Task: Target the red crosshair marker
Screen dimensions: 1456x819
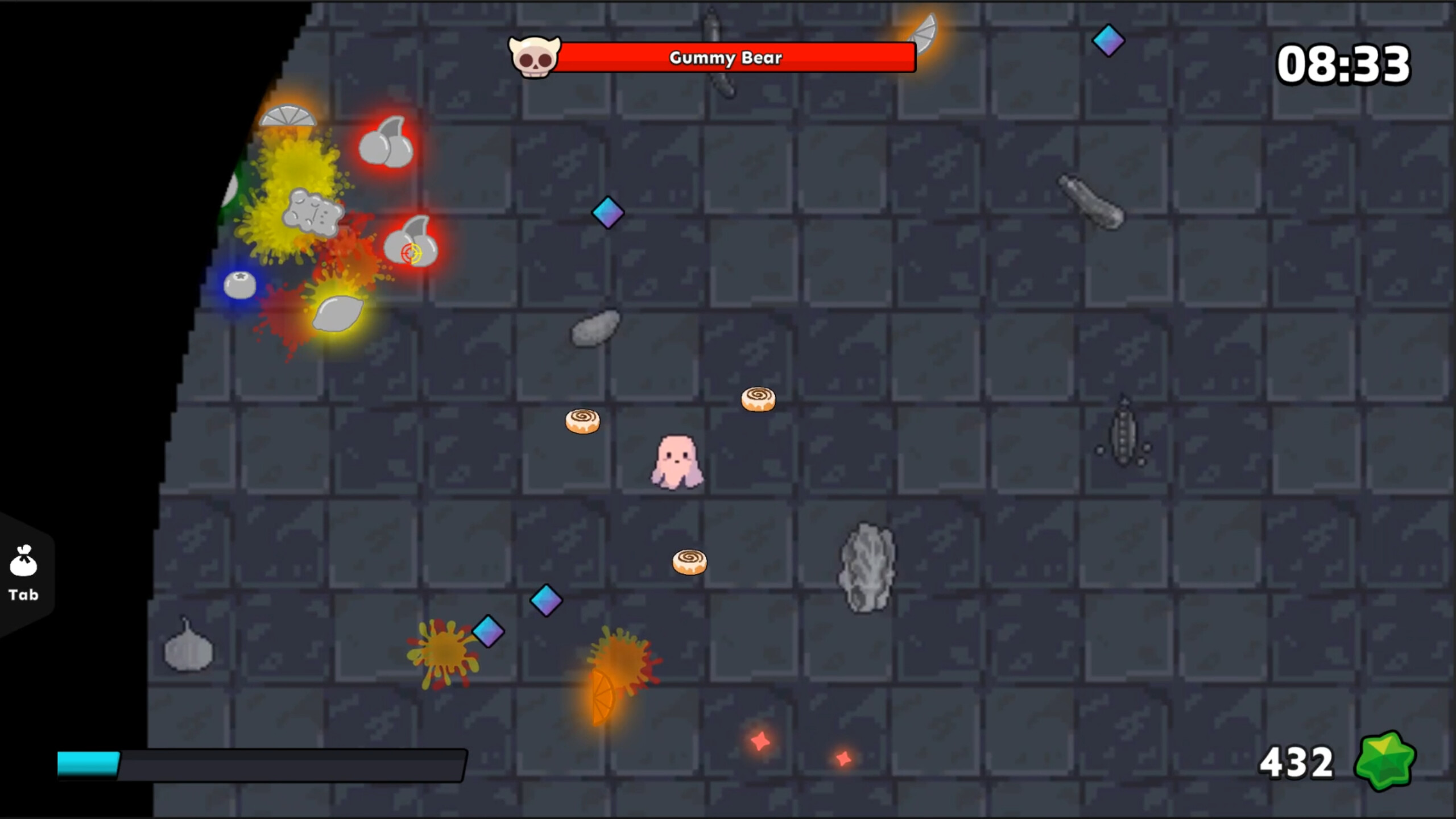Action: coord(411,253)
